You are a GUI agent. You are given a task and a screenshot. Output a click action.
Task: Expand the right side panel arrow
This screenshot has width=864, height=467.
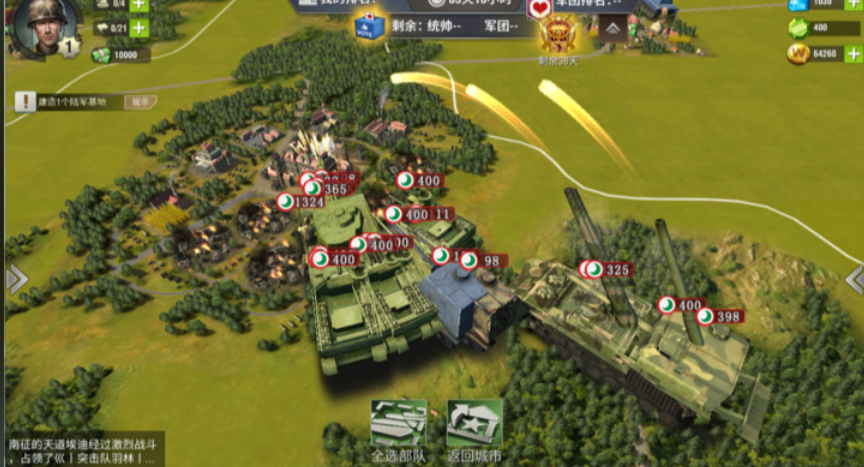click(853, 280)
